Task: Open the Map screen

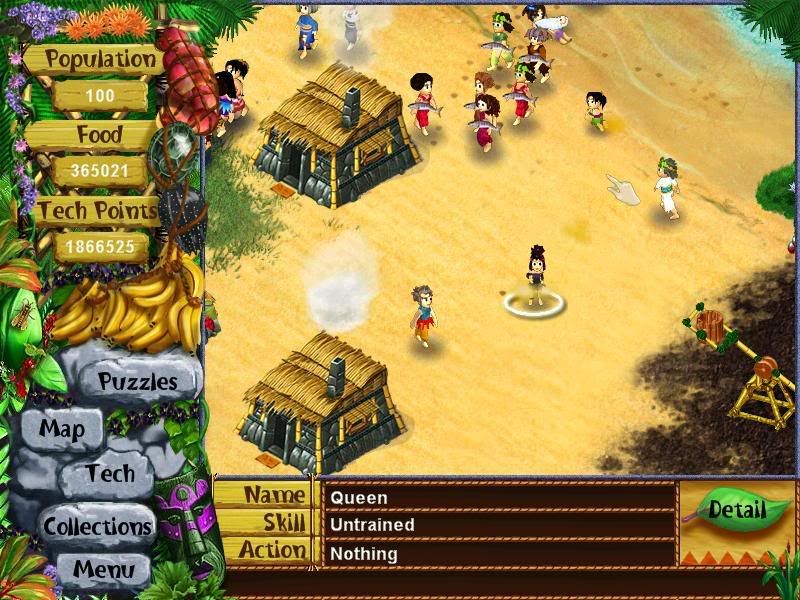Action: [61, 431]
